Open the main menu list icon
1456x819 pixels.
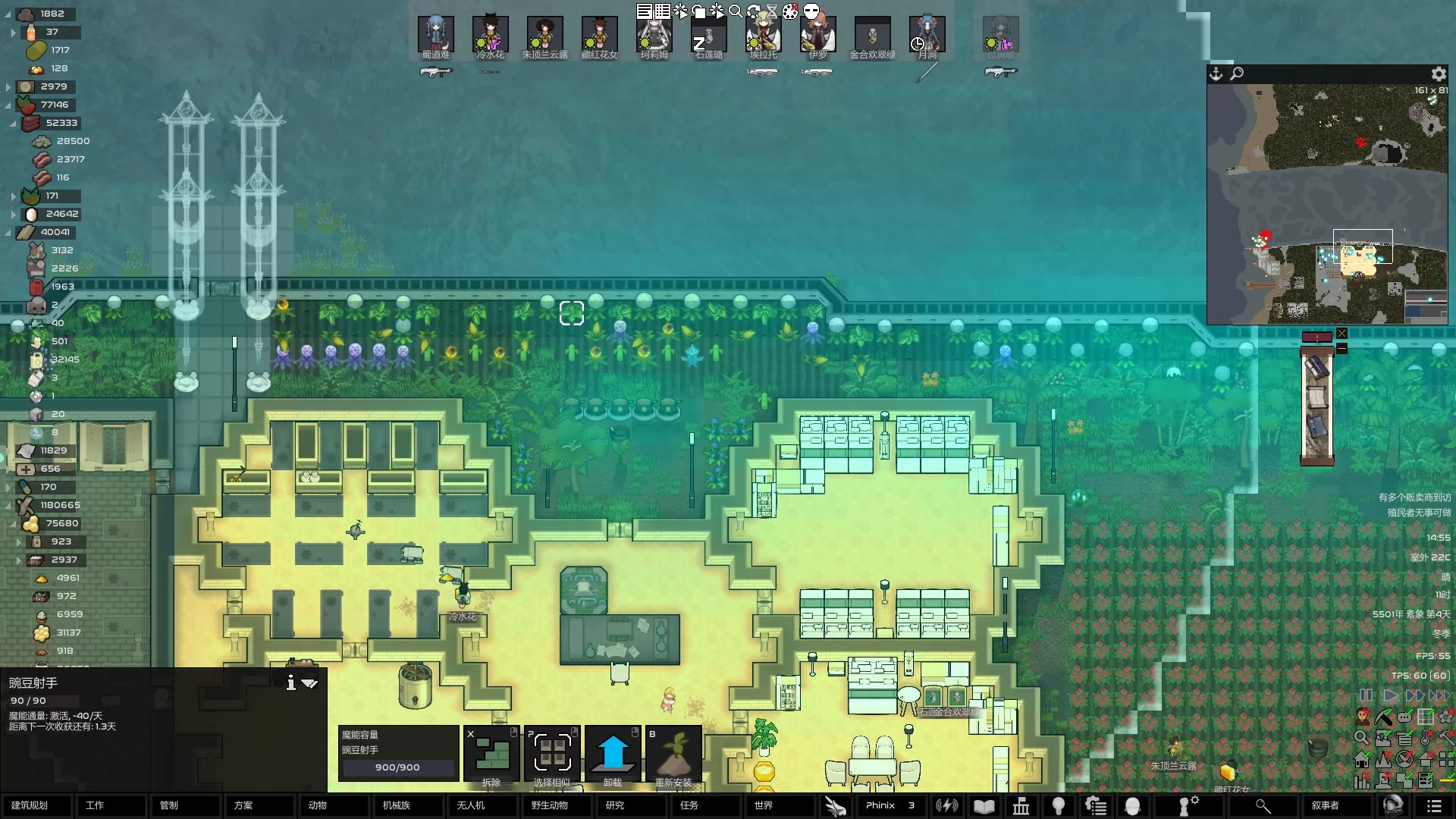(x=1433, y=805)
